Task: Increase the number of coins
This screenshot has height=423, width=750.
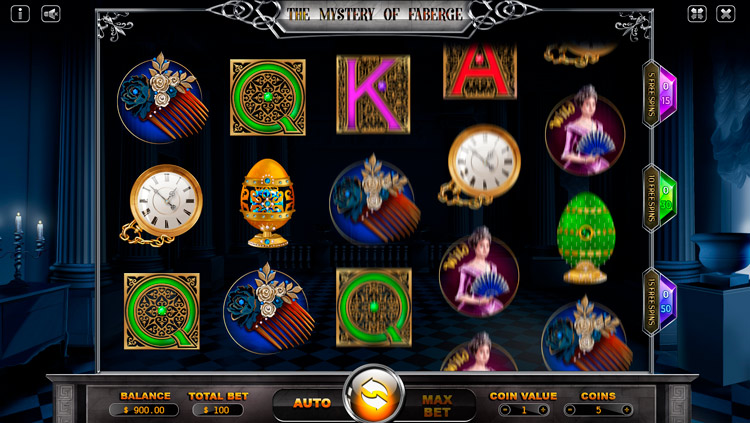Action: (x=627, y=410)
